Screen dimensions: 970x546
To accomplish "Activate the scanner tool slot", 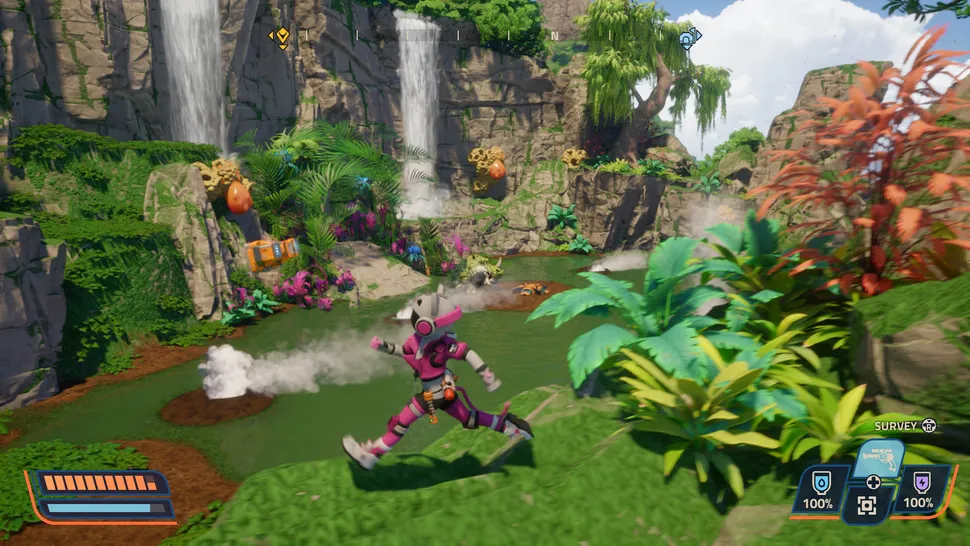I will click(x=866, y=506).
